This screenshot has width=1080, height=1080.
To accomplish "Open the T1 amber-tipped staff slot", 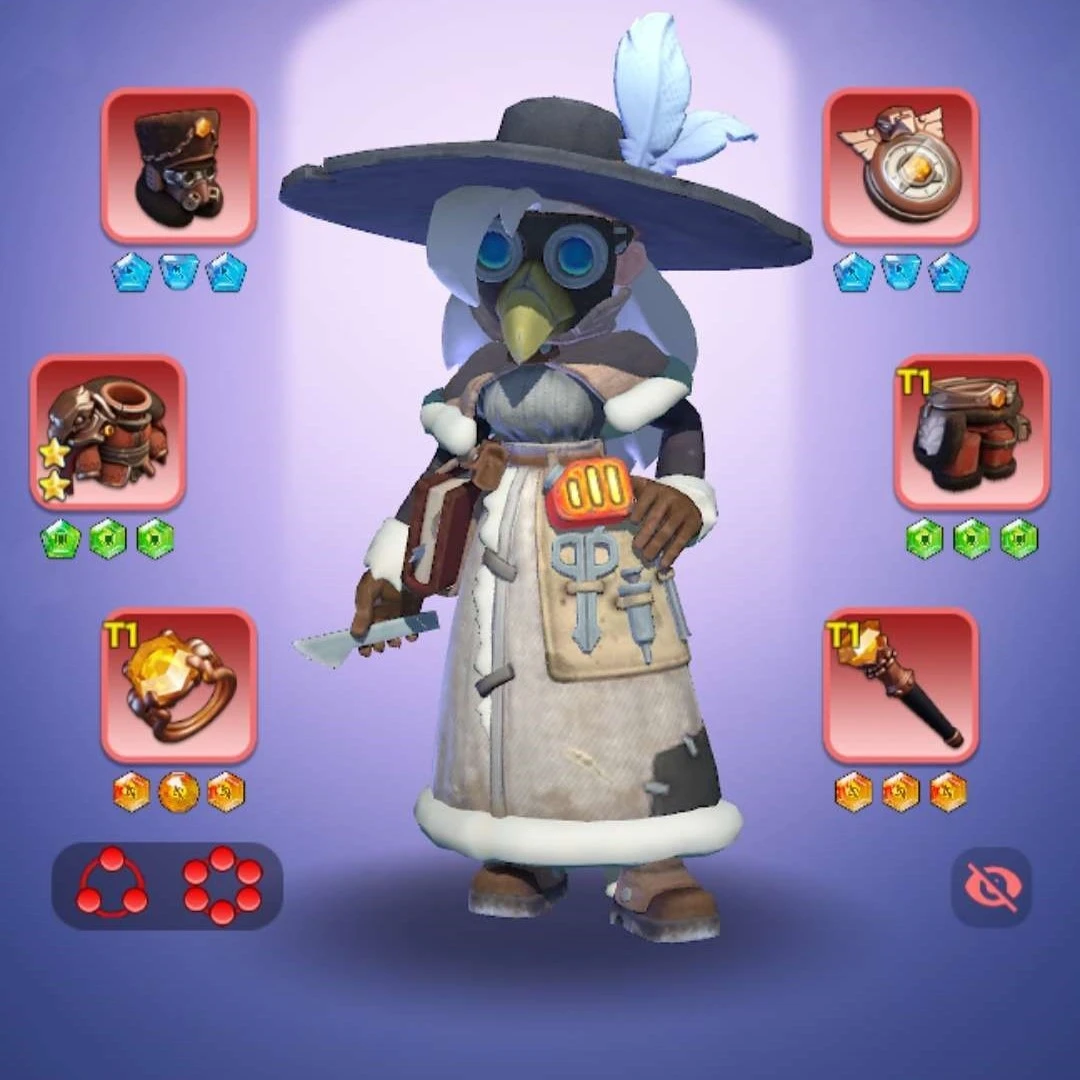I will coord(900,686).
